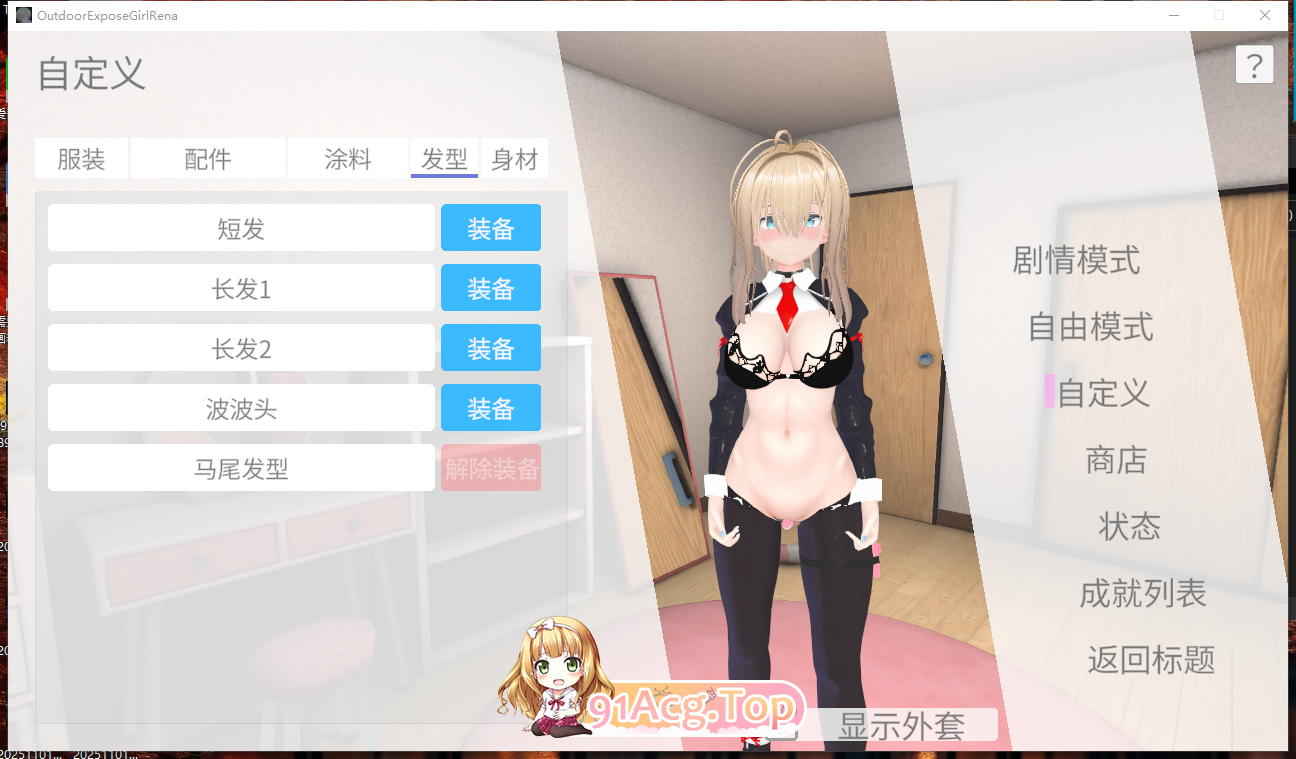This screenshot has height=759, width=1296.
Task: Click the second 20251101 taskbar item
Action: click(x=105, y=753)
